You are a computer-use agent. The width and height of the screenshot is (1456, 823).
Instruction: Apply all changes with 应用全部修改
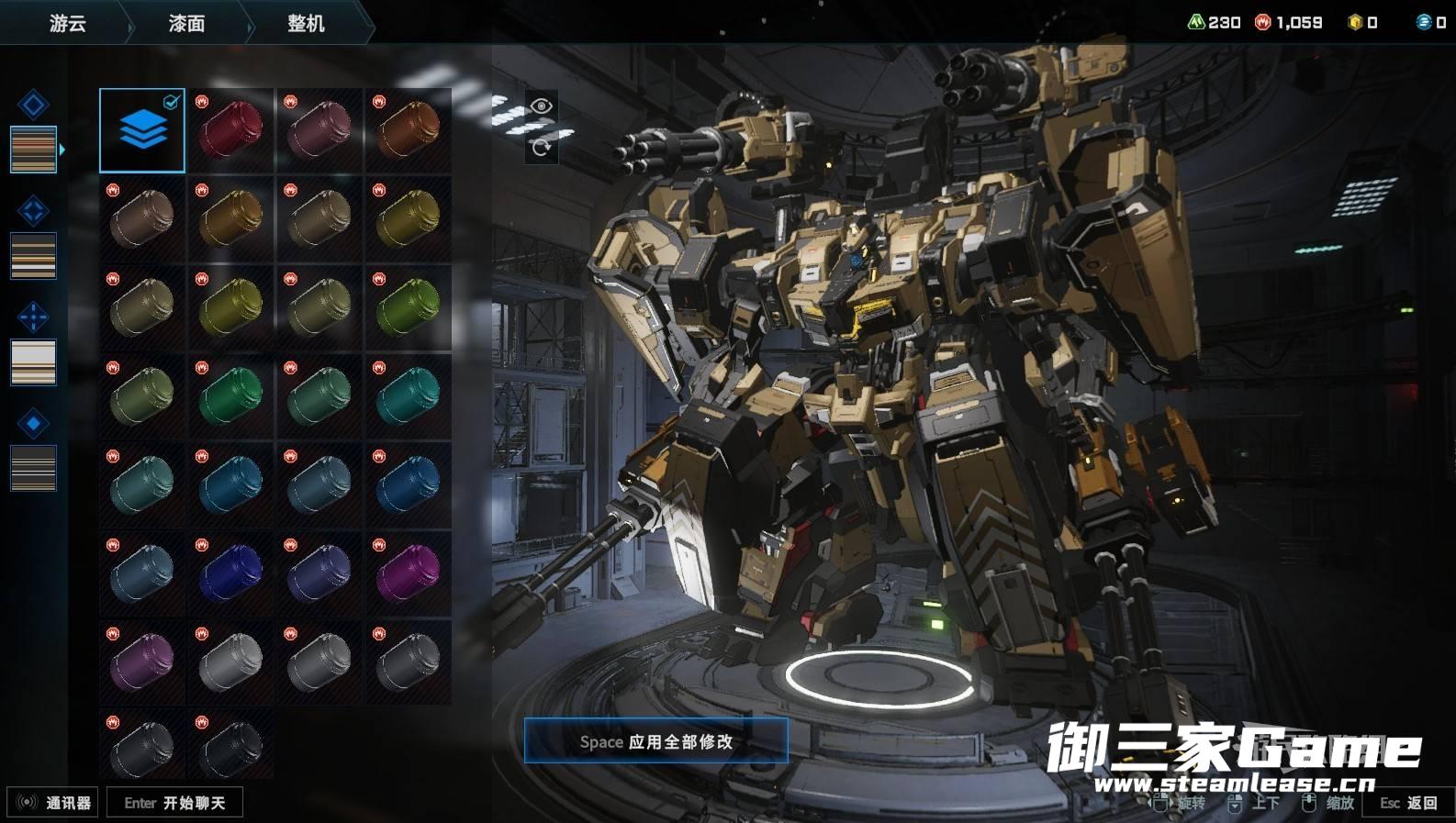pos(655,740)
